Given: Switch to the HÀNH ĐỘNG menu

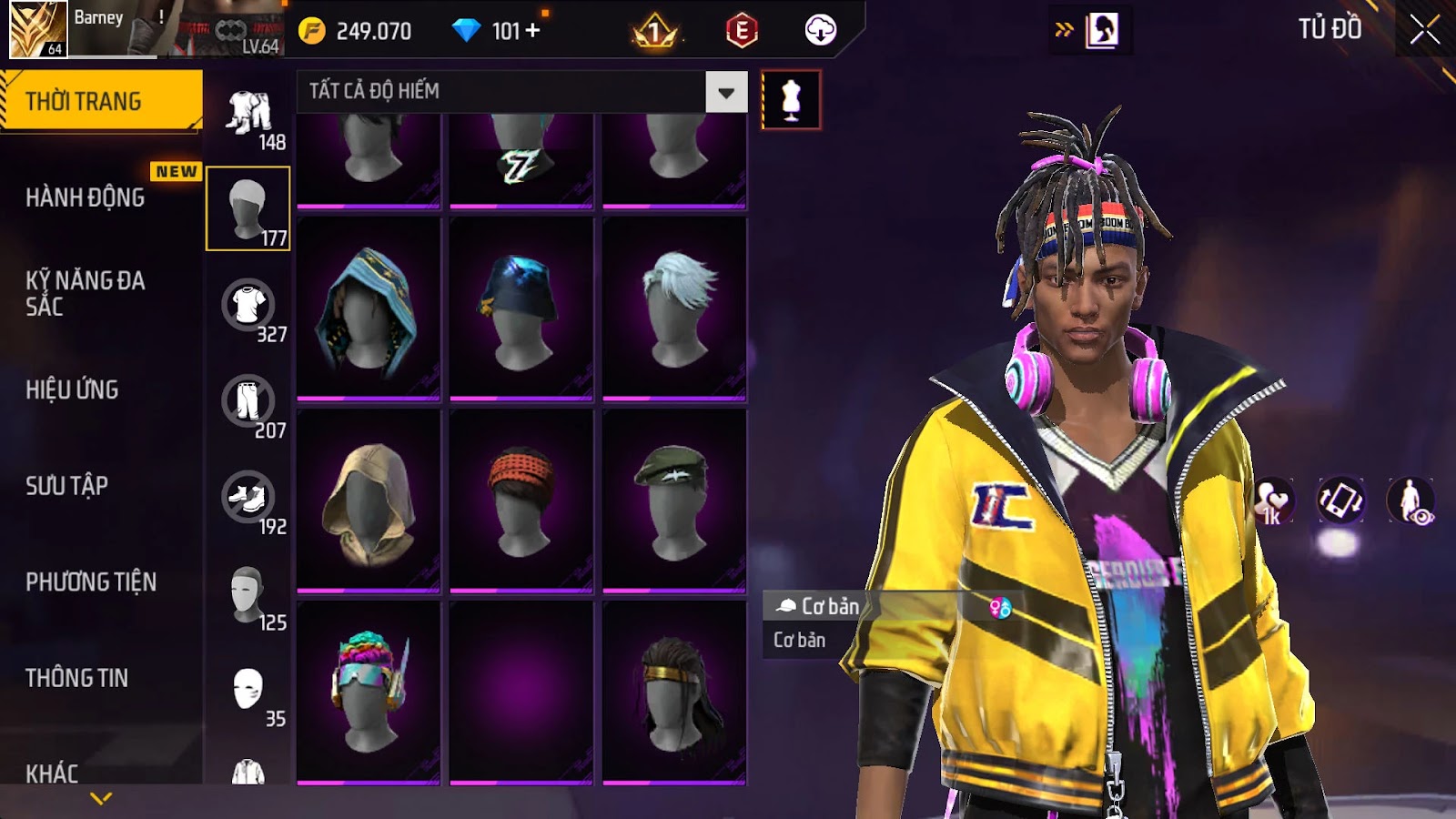Looking at the screenshot, I should [85, 197].
